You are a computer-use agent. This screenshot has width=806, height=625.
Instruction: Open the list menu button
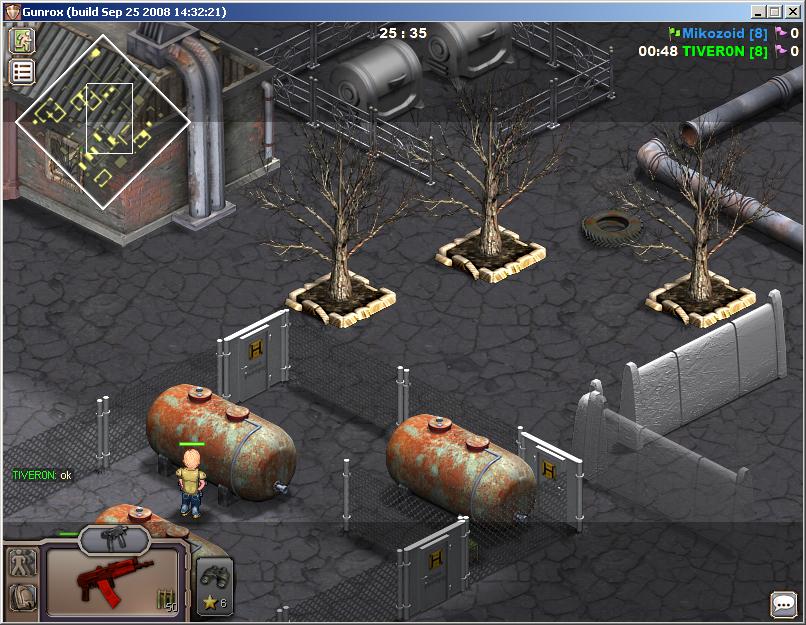pyautogui.click(x=22, y=71)
